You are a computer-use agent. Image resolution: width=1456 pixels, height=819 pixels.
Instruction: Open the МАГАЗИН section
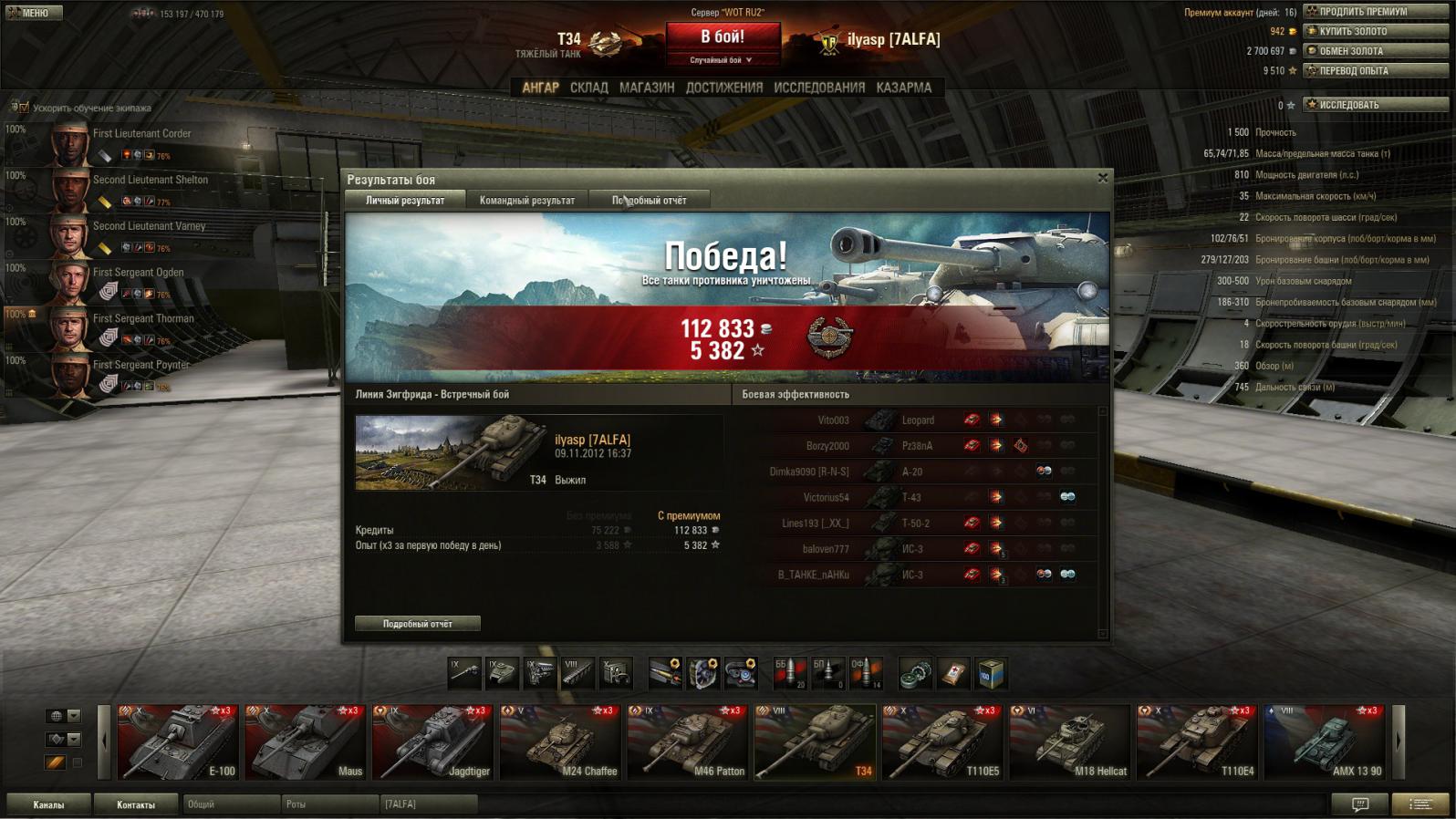(647, 88)
